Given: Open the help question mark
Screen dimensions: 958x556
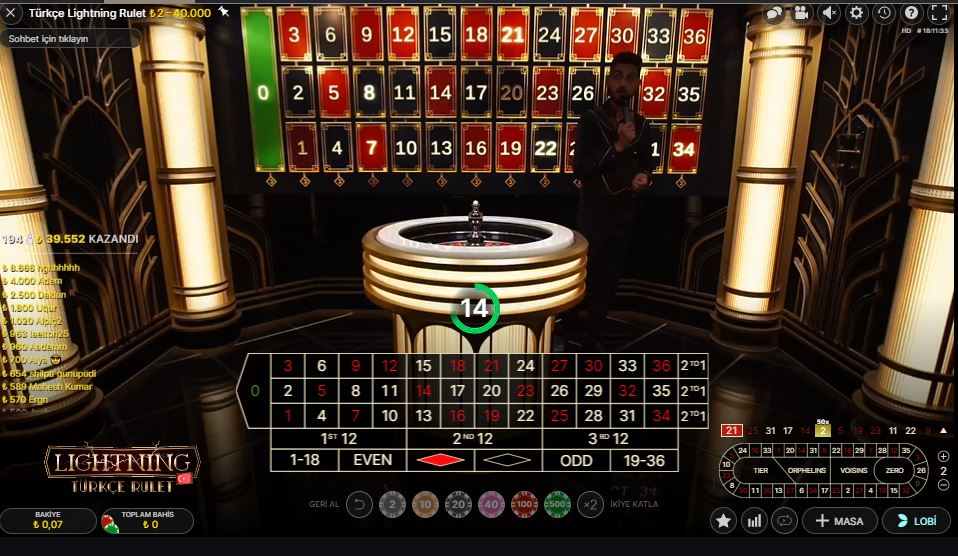Looking at the screenshot, I should [910, 13].
